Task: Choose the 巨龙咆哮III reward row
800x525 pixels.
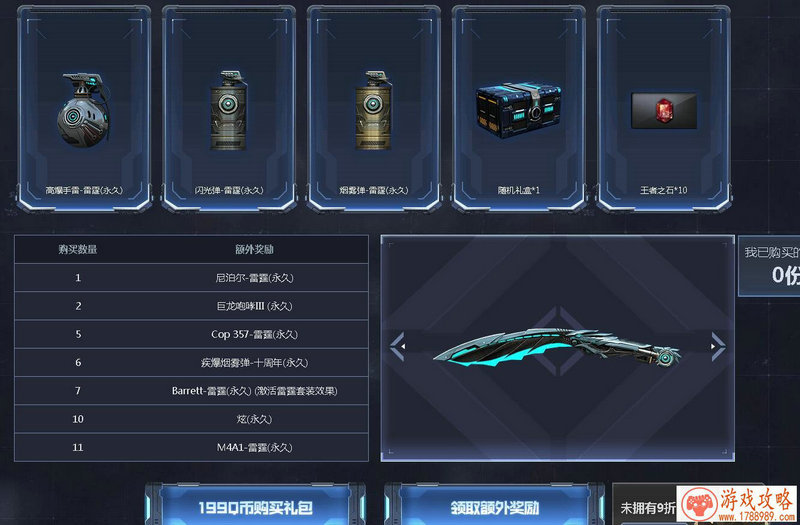Action: tap(191, 305)
